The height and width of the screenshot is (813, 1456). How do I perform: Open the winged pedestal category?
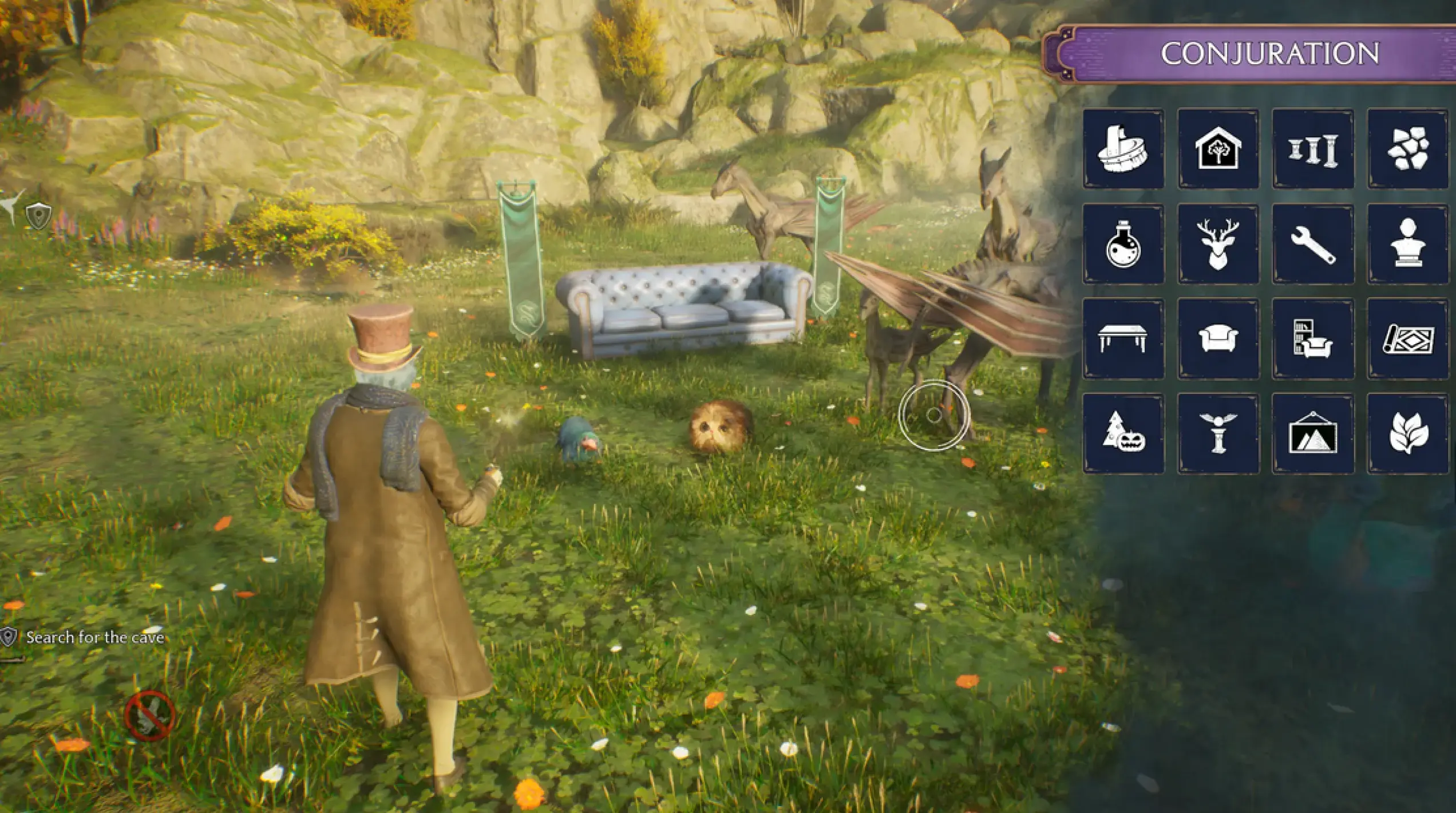coord(1218,433)
